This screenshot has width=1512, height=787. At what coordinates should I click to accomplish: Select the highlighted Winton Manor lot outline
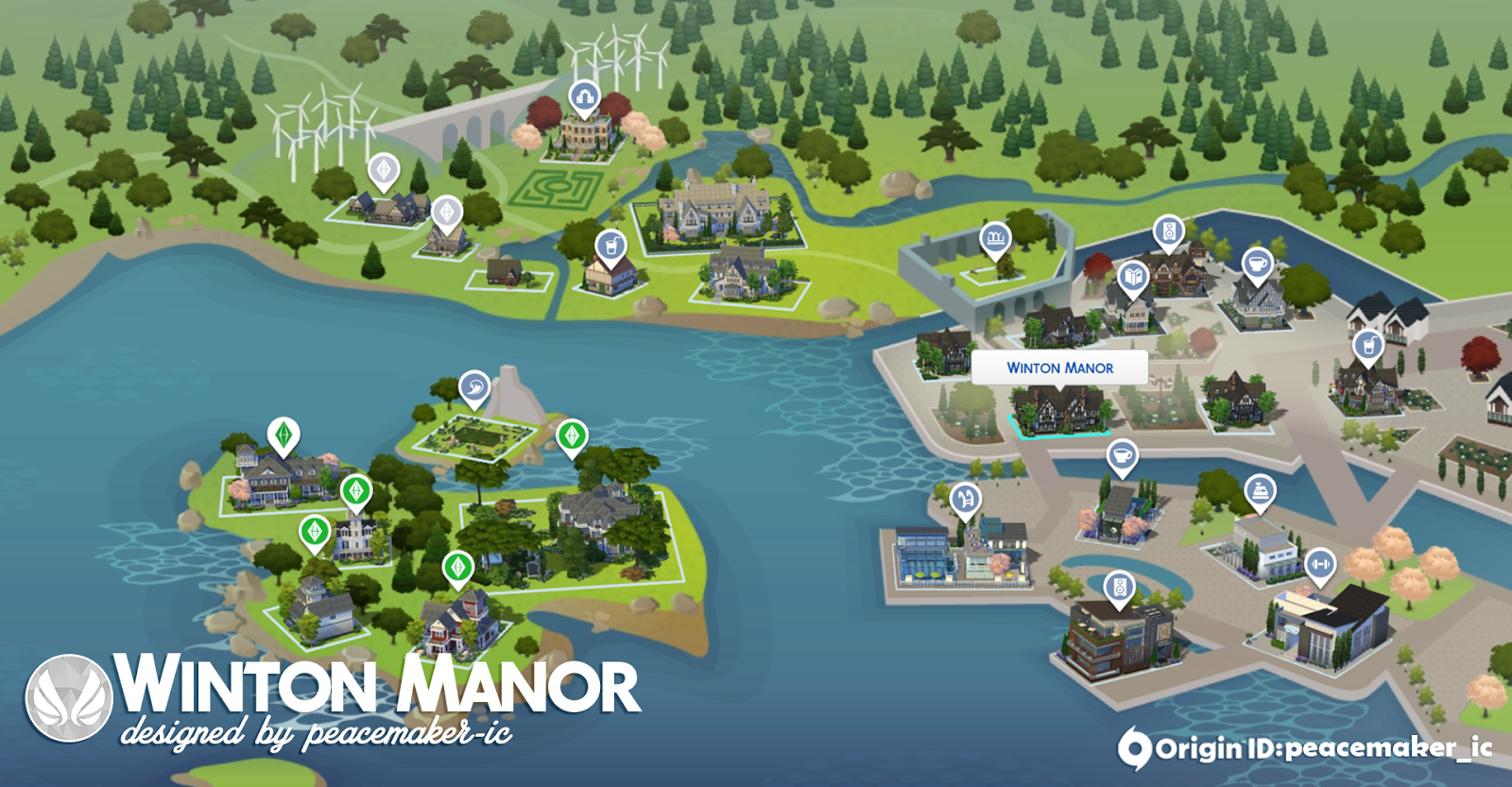1058,420
